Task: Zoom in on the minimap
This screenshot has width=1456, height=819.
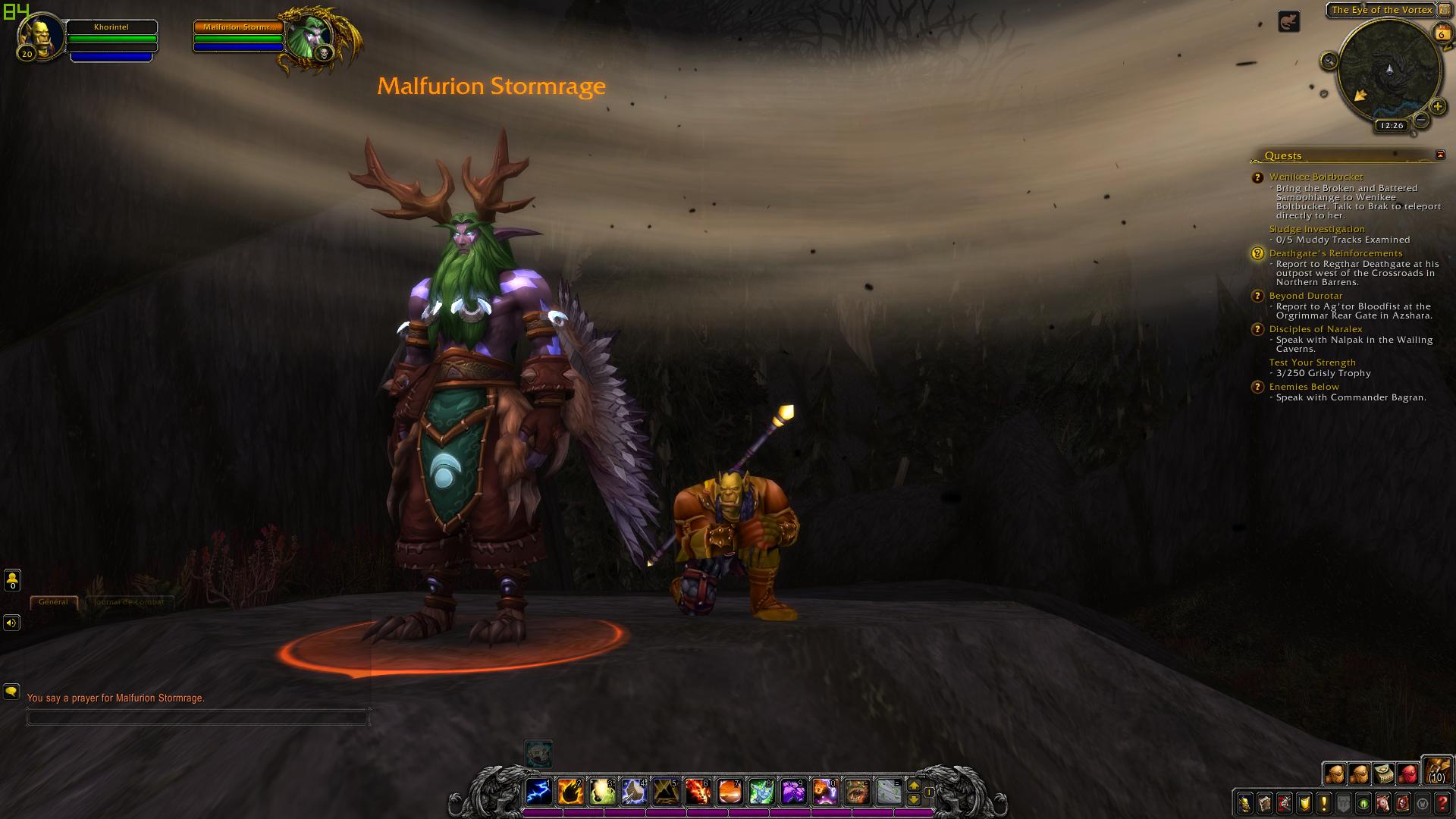Action: click(1437, 107)
